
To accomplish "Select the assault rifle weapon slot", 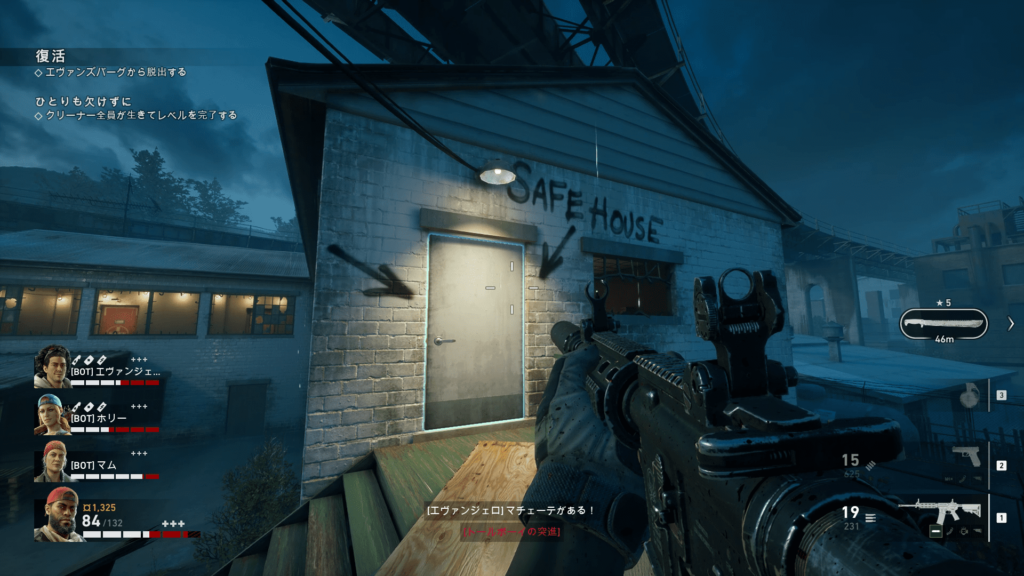I will tap(938, 514).
